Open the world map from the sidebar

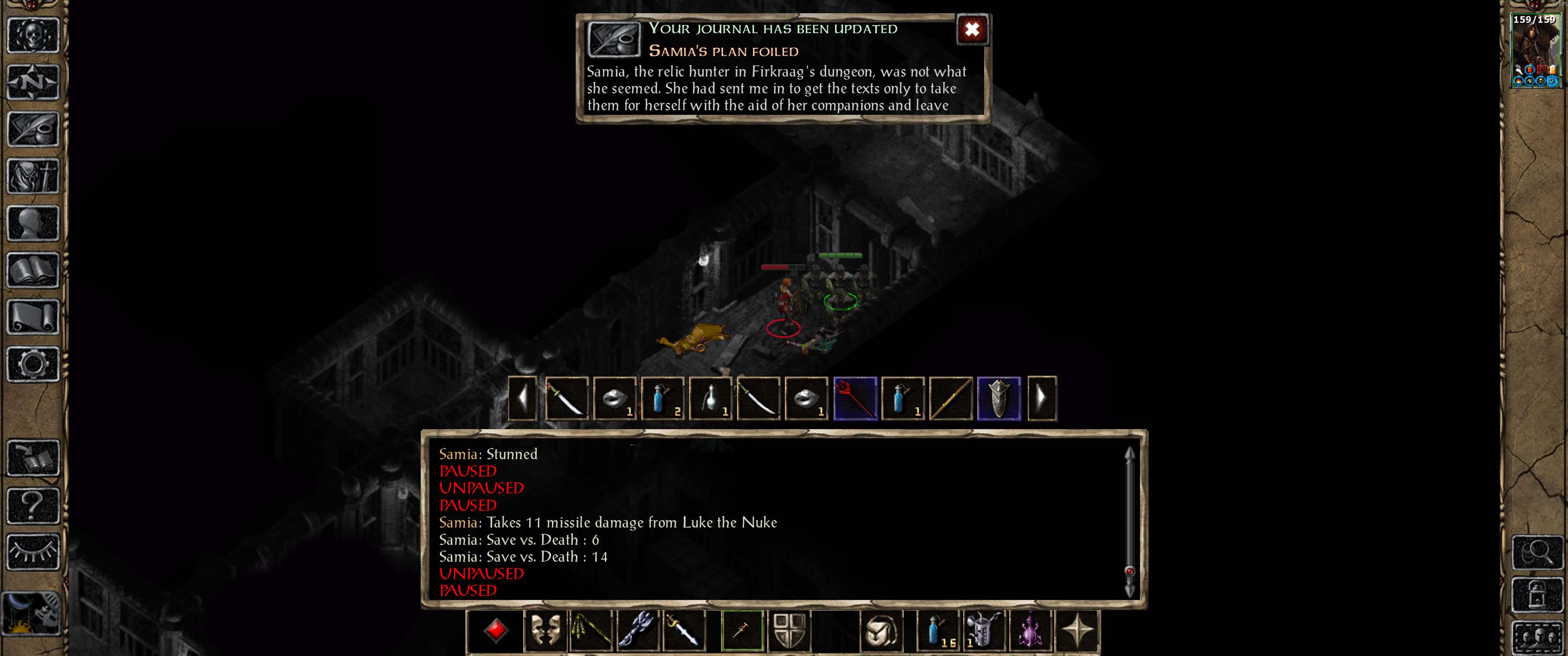point(33,82)
